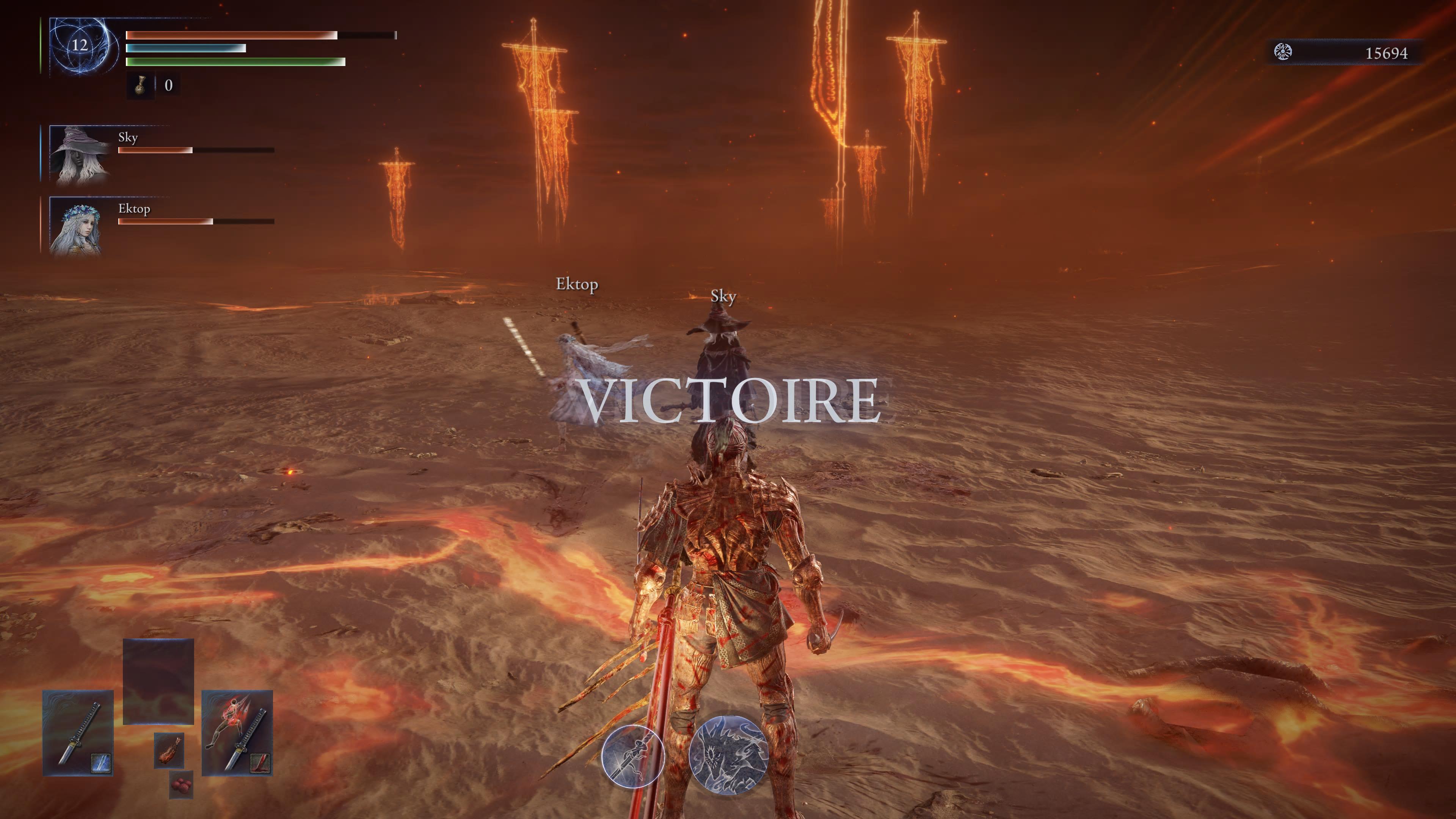1456x819 pixels.
Task: Click the level 12 emblem
Action: (80, 46)
